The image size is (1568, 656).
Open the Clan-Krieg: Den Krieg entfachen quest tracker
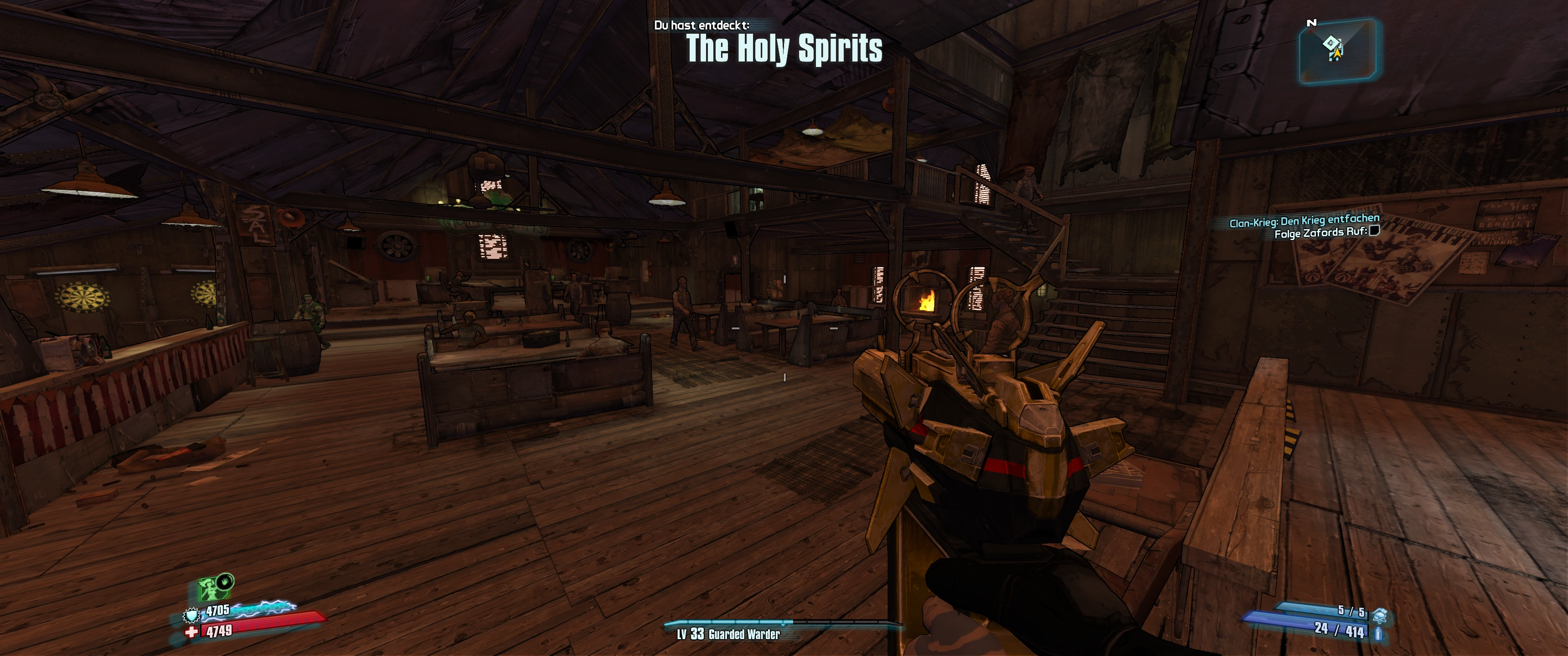click(1304, 220)
